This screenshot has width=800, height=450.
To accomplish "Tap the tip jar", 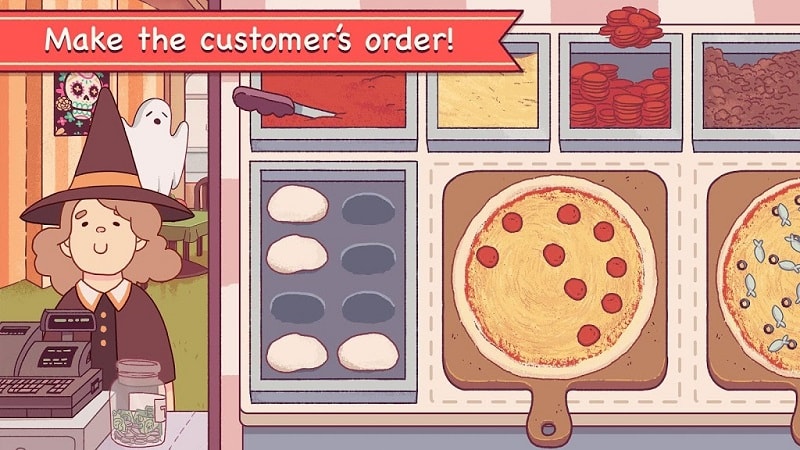I will 140,402.
